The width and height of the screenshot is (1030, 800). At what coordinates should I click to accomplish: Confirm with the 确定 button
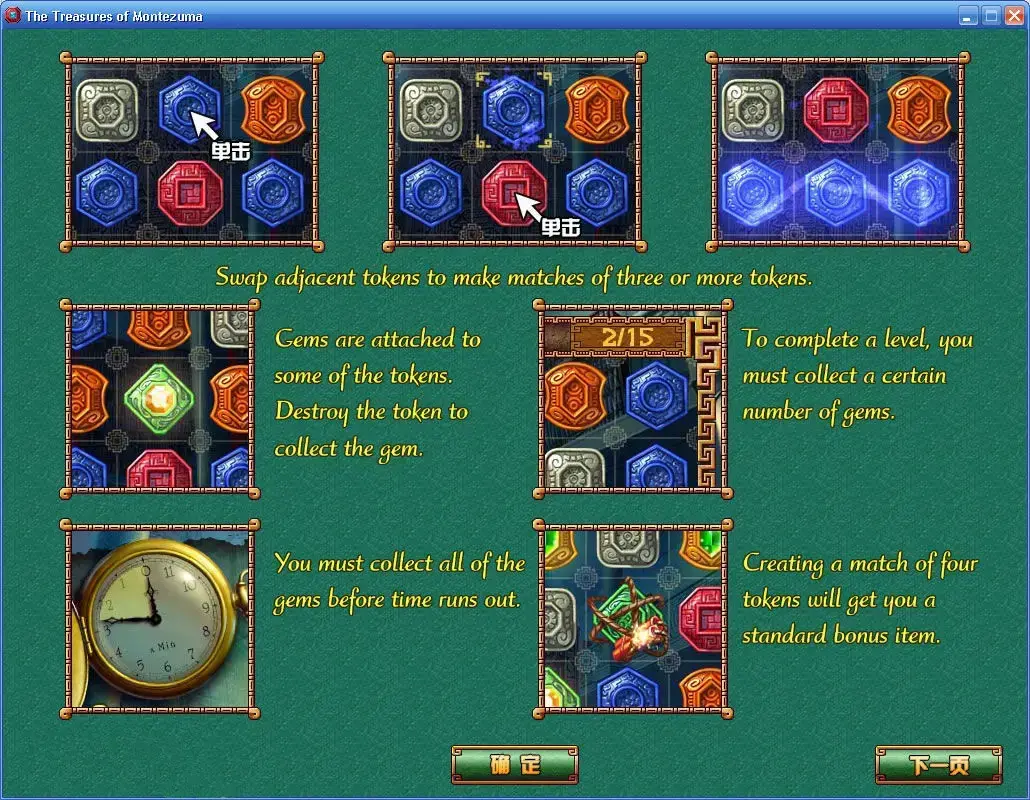tap(515, 765)
